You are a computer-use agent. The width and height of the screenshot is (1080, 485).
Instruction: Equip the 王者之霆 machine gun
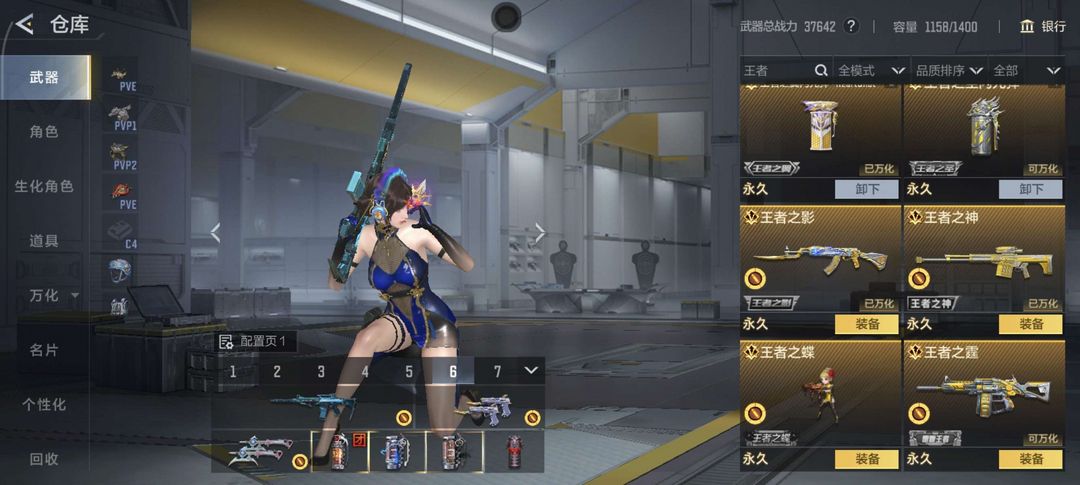pyautogui.click(x=1030, y=459)
